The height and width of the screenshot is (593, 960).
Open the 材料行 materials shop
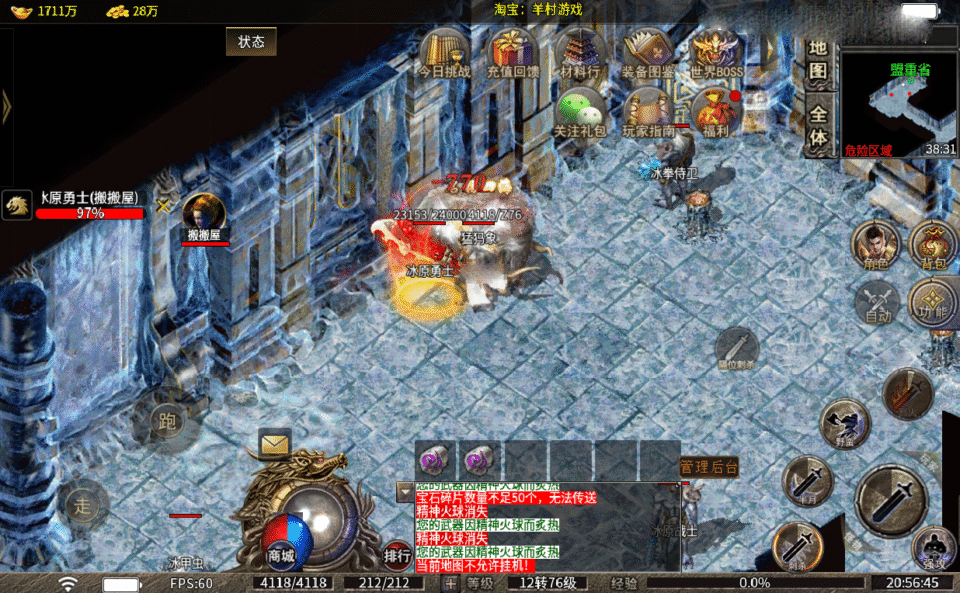click(580, 52)
